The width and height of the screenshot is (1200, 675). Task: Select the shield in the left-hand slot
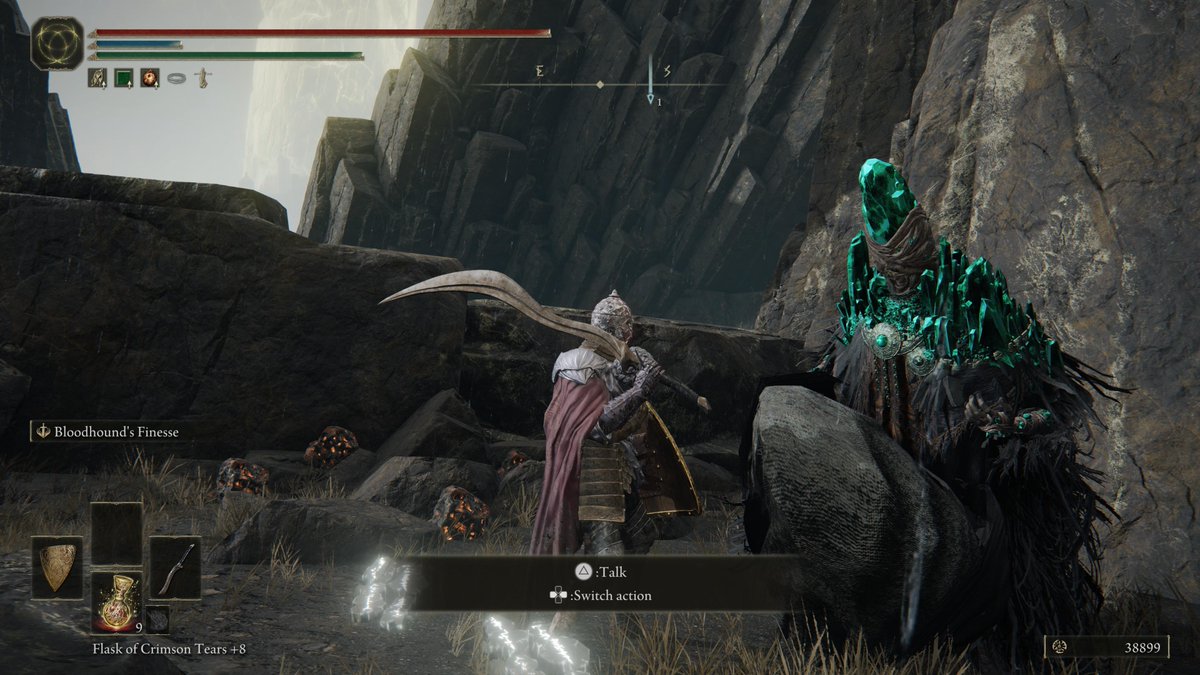[57, 567]
